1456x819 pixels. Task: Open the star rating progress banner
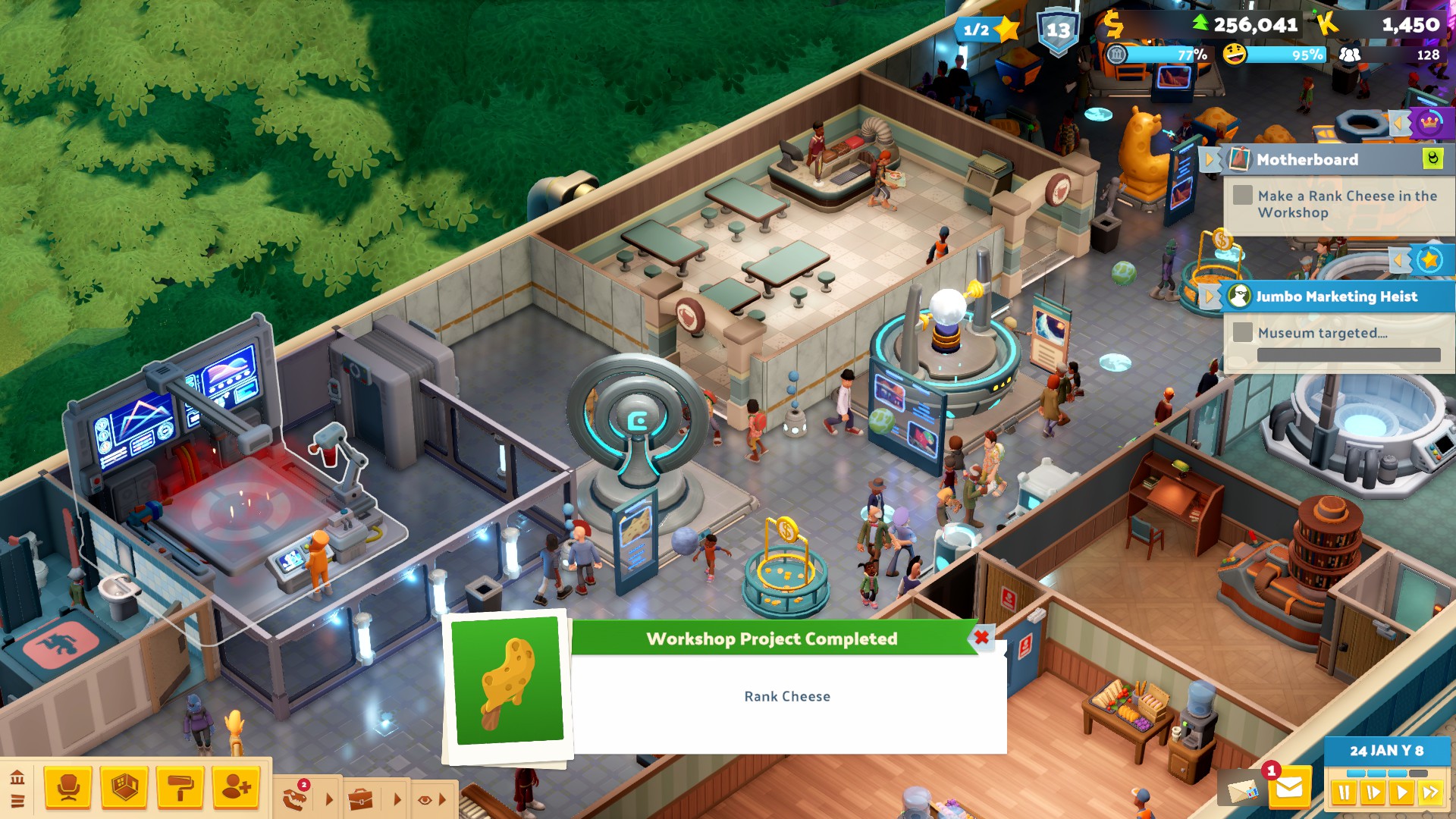[987, 30]
